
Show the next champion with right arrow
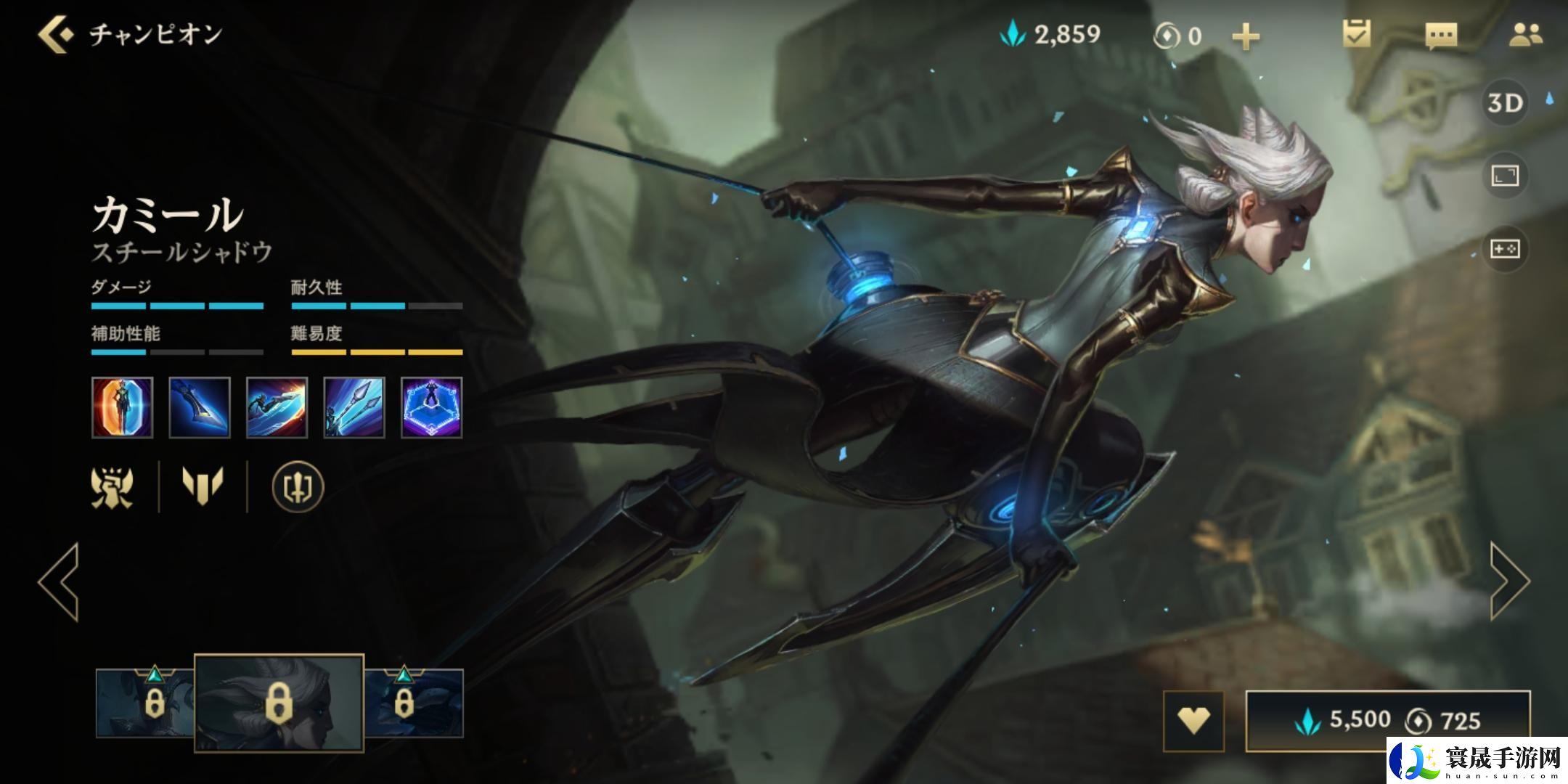pos(1509,581)
